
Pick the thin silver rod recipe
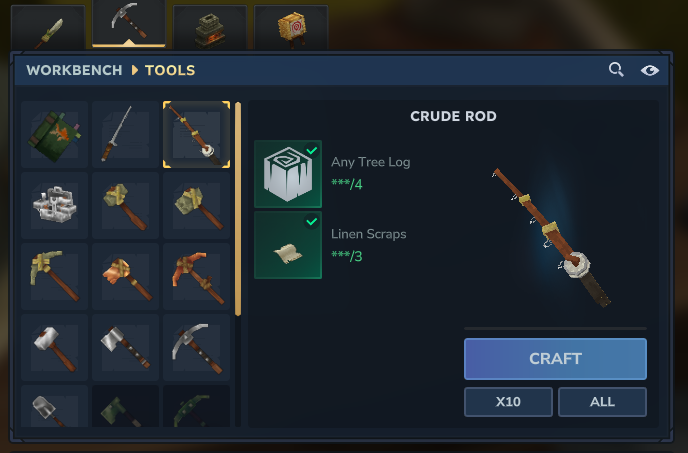[125, 134]
